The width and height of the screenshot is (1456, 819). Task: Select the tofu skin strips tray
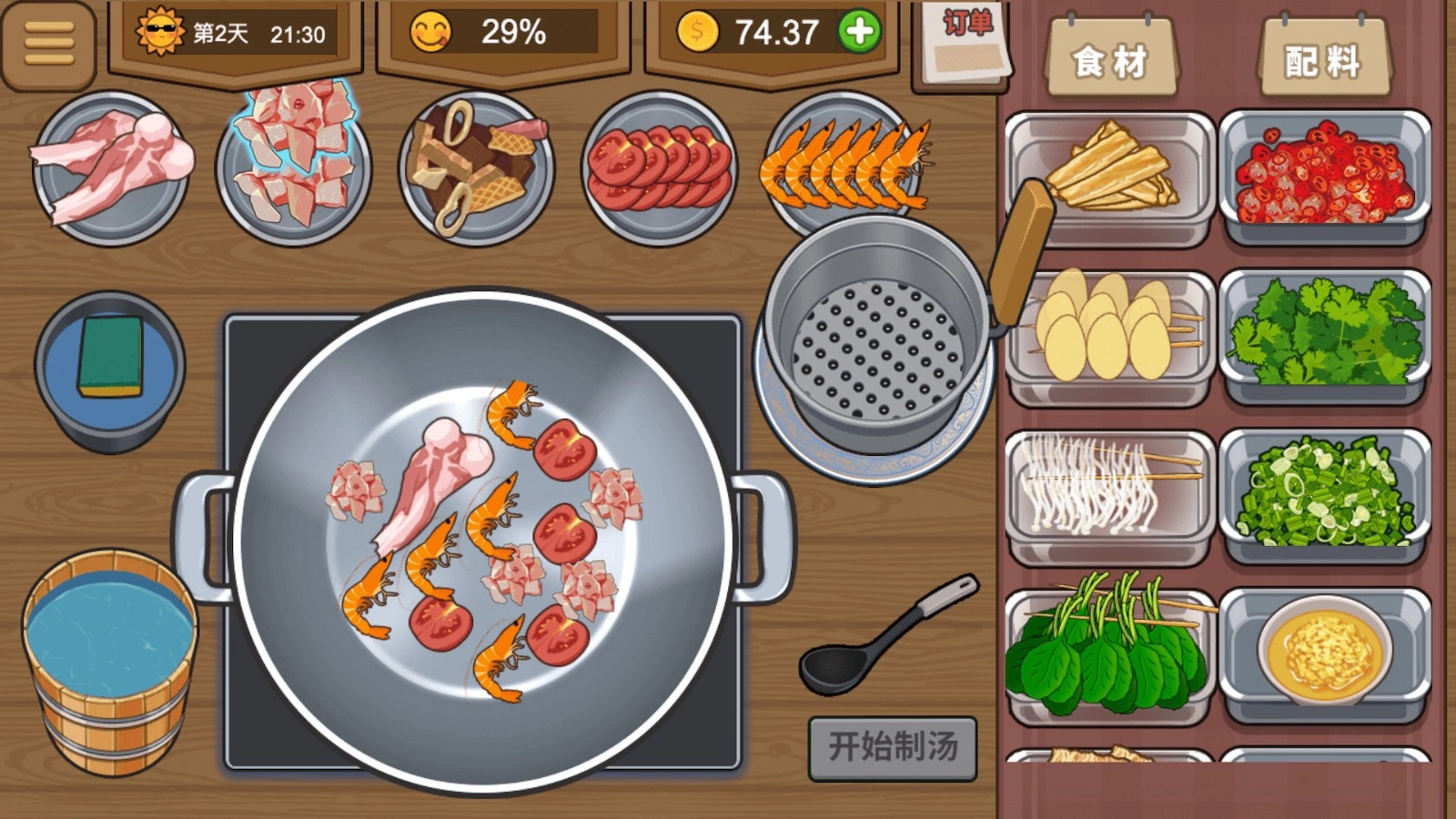click(1109, 173)
